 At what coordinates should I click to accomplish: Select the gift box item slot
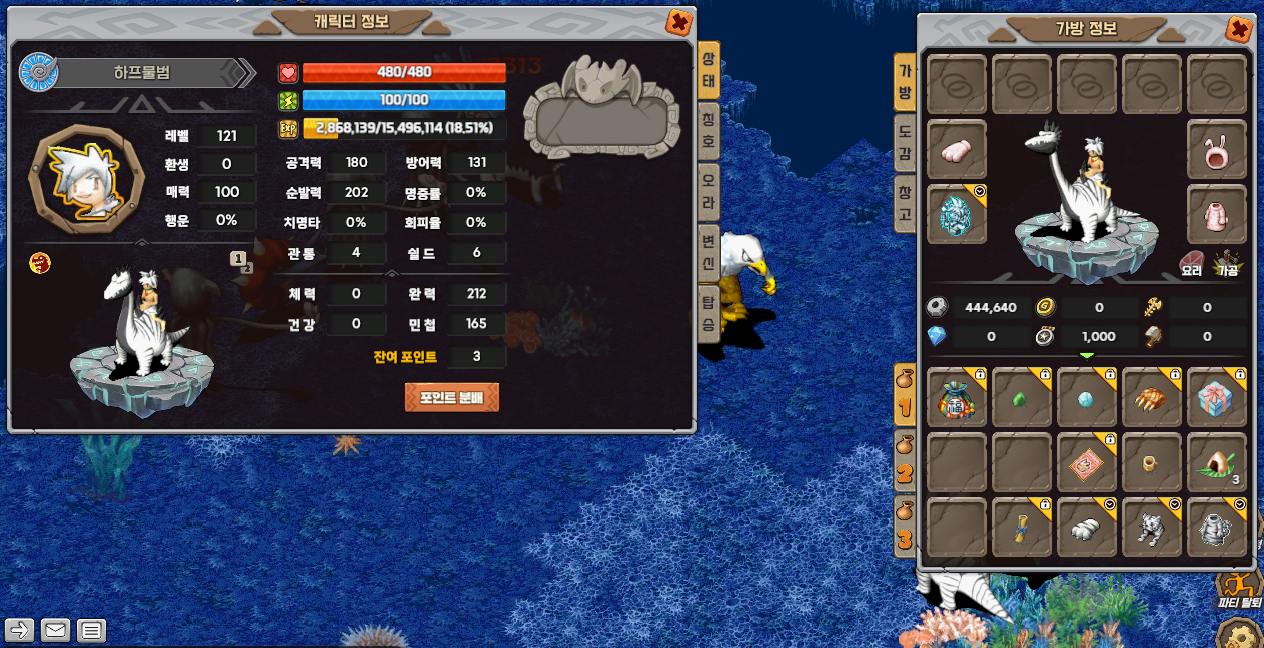[x=1216, y=399]
